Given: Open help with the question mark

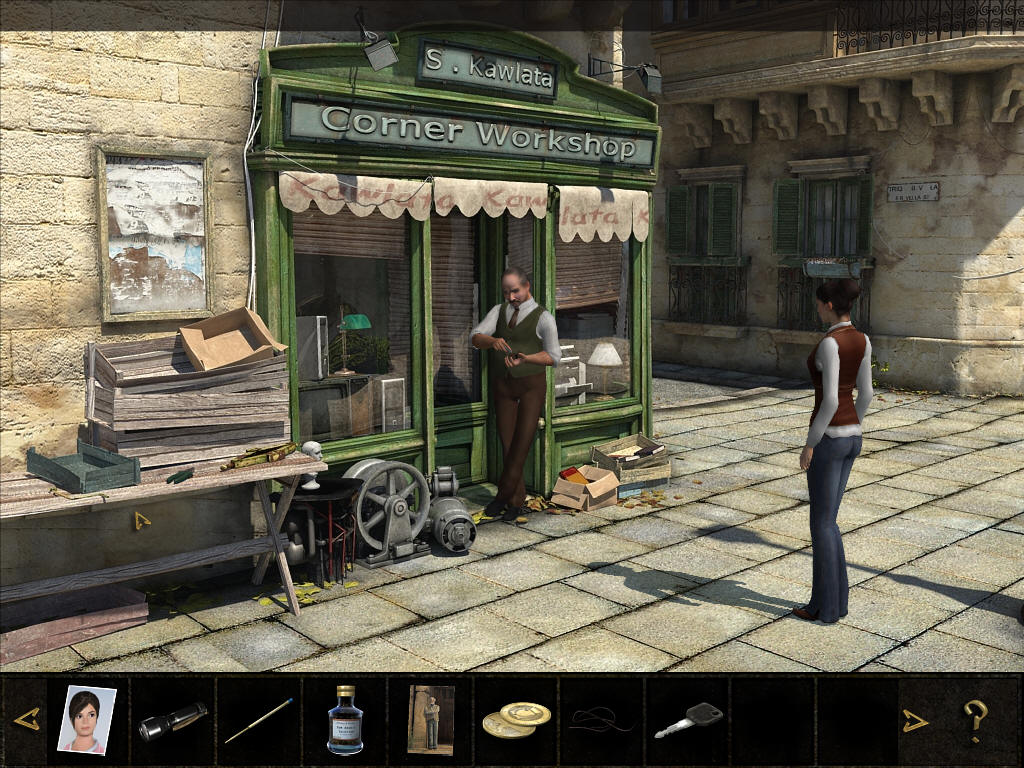Looking at the screenshot, I should (x=975, y=720).
